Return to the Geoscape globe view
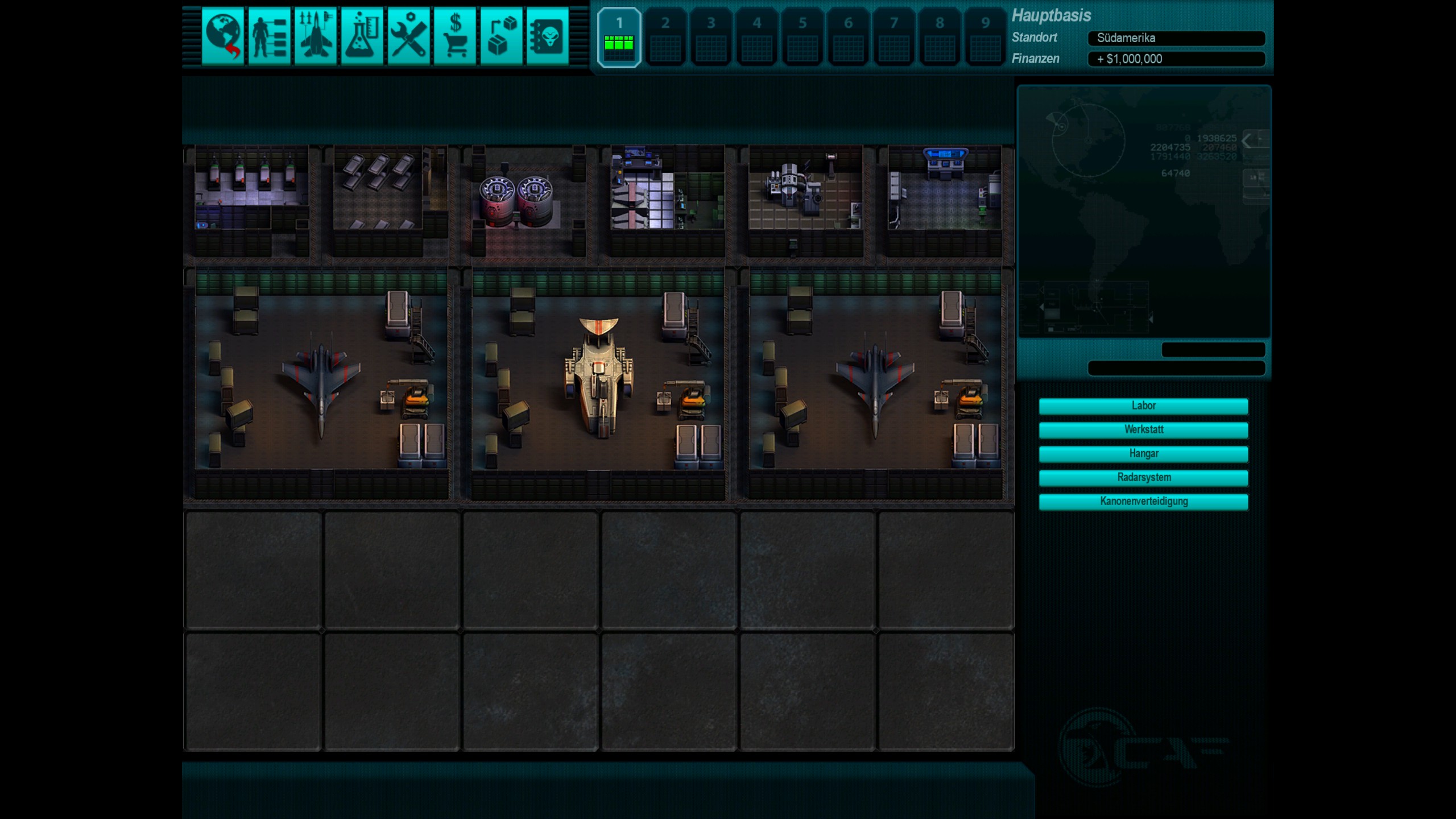Image resolution: width=1456 pixels, height=819 pixels. [222, 36]
